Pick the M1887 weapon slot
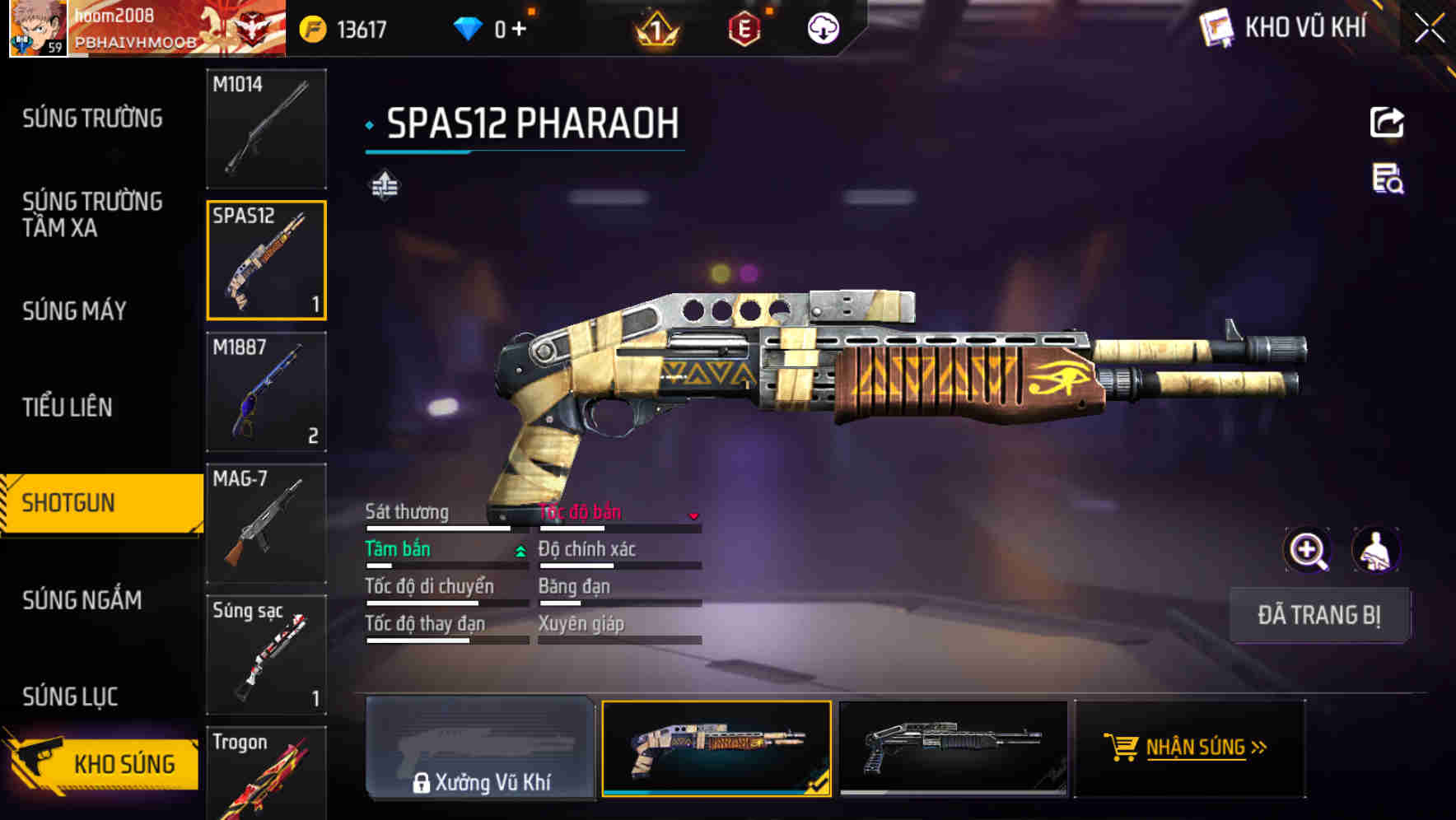This screenshot has height=820, width=1456. [266, 392]
